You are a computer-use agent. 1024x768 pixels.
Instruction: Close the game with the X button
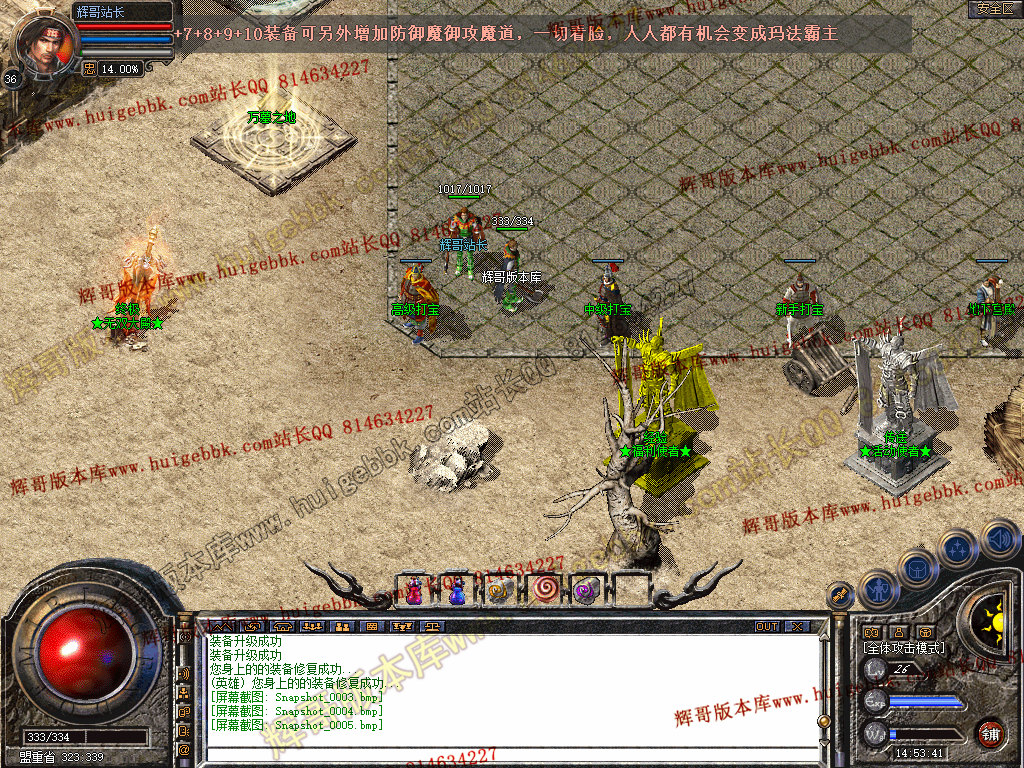(797, 627)
